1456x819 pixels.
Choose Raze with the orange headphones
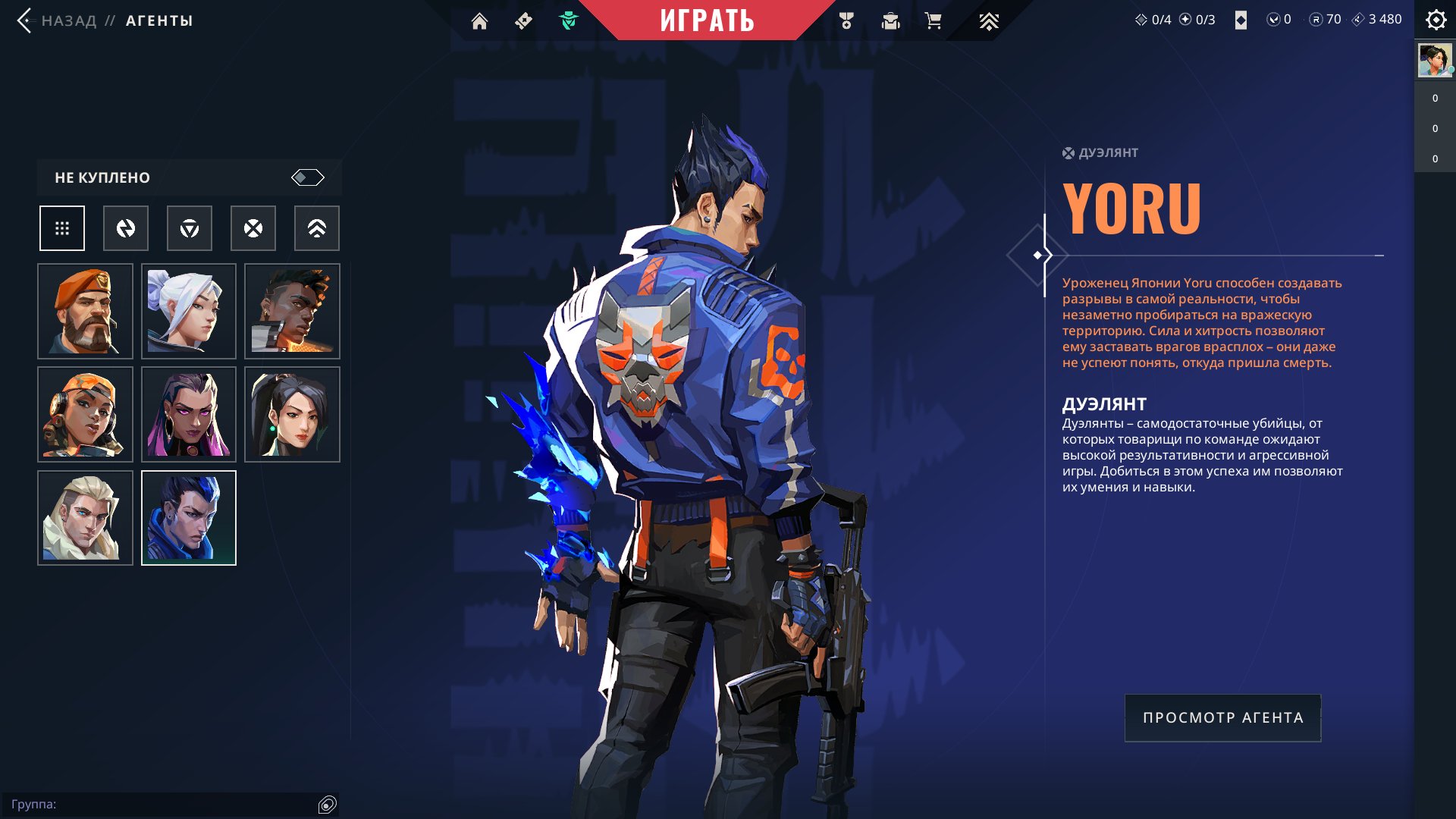pos(85,415)
